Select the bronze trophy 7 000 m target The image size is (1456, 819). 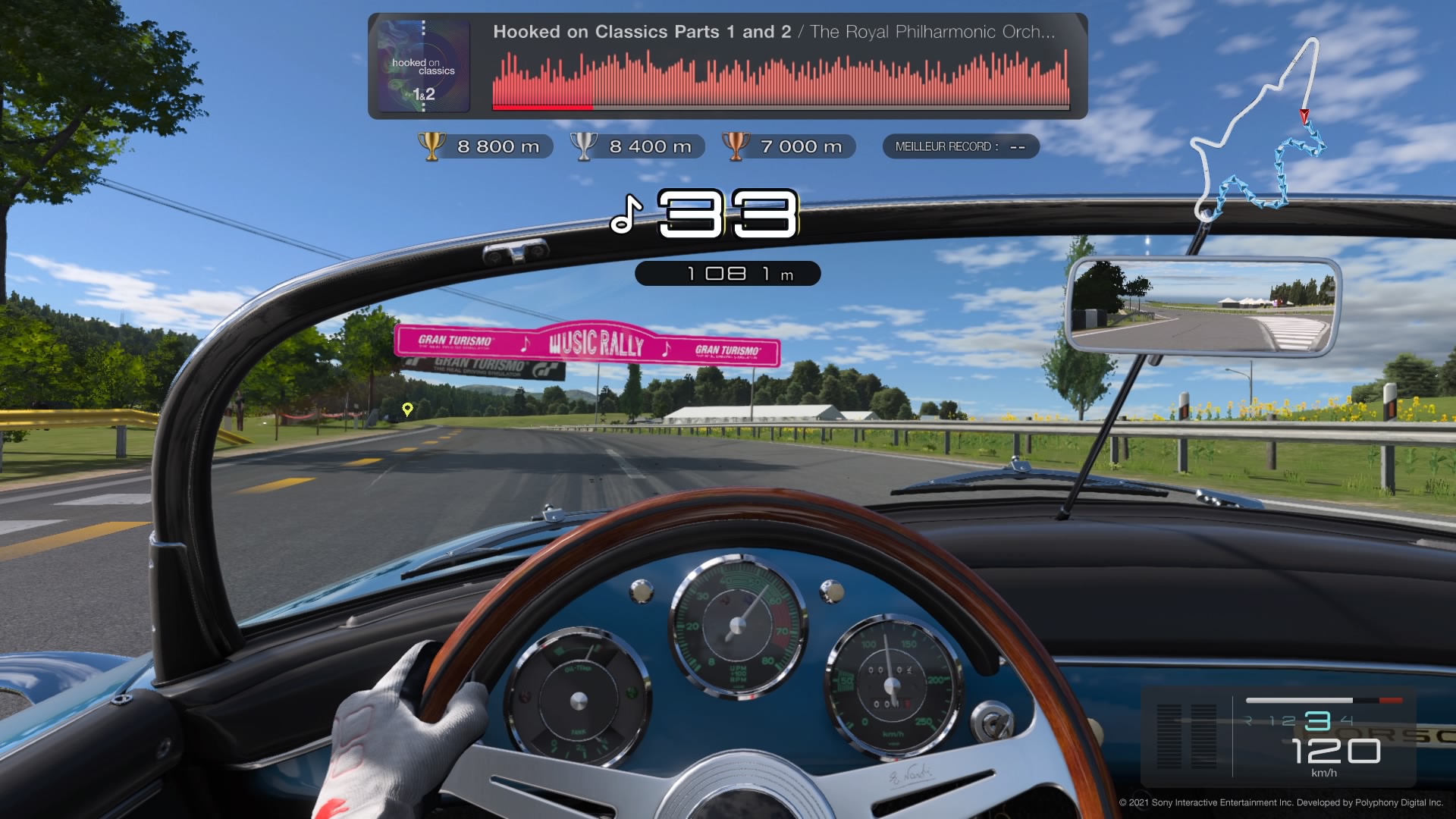pos(789,146)
